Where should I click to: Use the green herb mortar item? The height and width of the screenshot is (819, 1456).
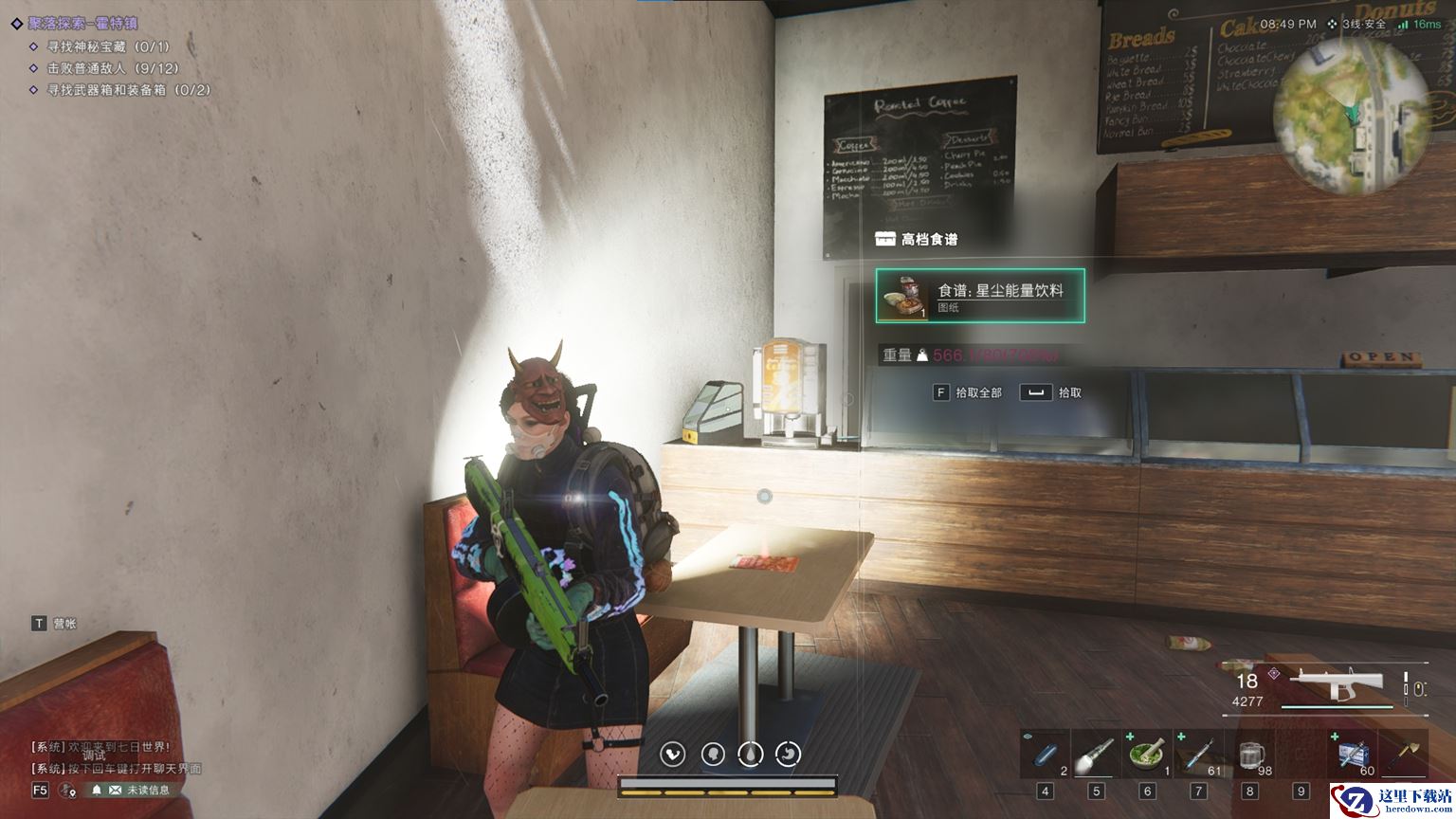1147,755
